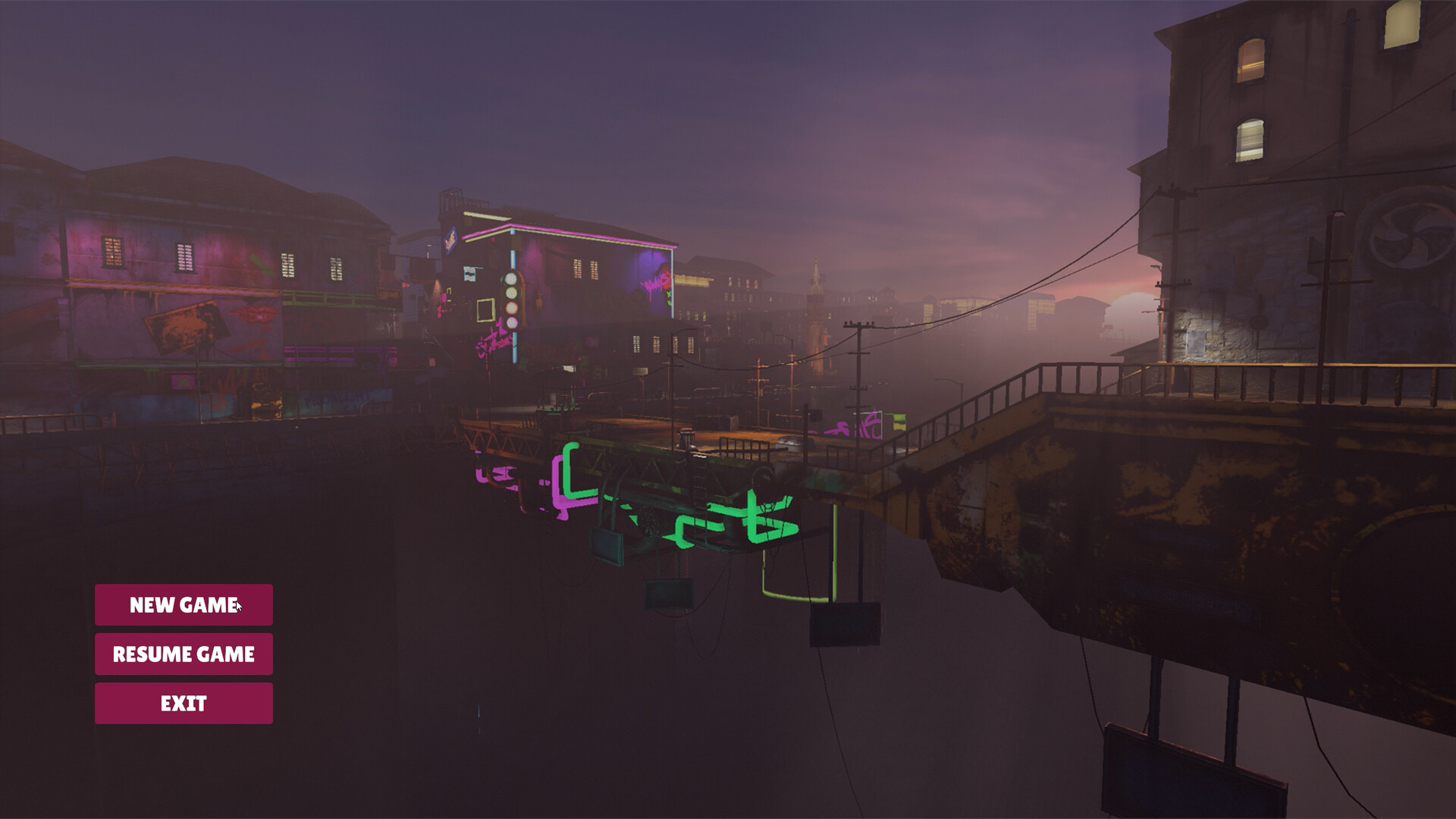Viewport: 1456px width, 819px height.
Task: Click the RESUME GAME button
Action: pos(183,654)
